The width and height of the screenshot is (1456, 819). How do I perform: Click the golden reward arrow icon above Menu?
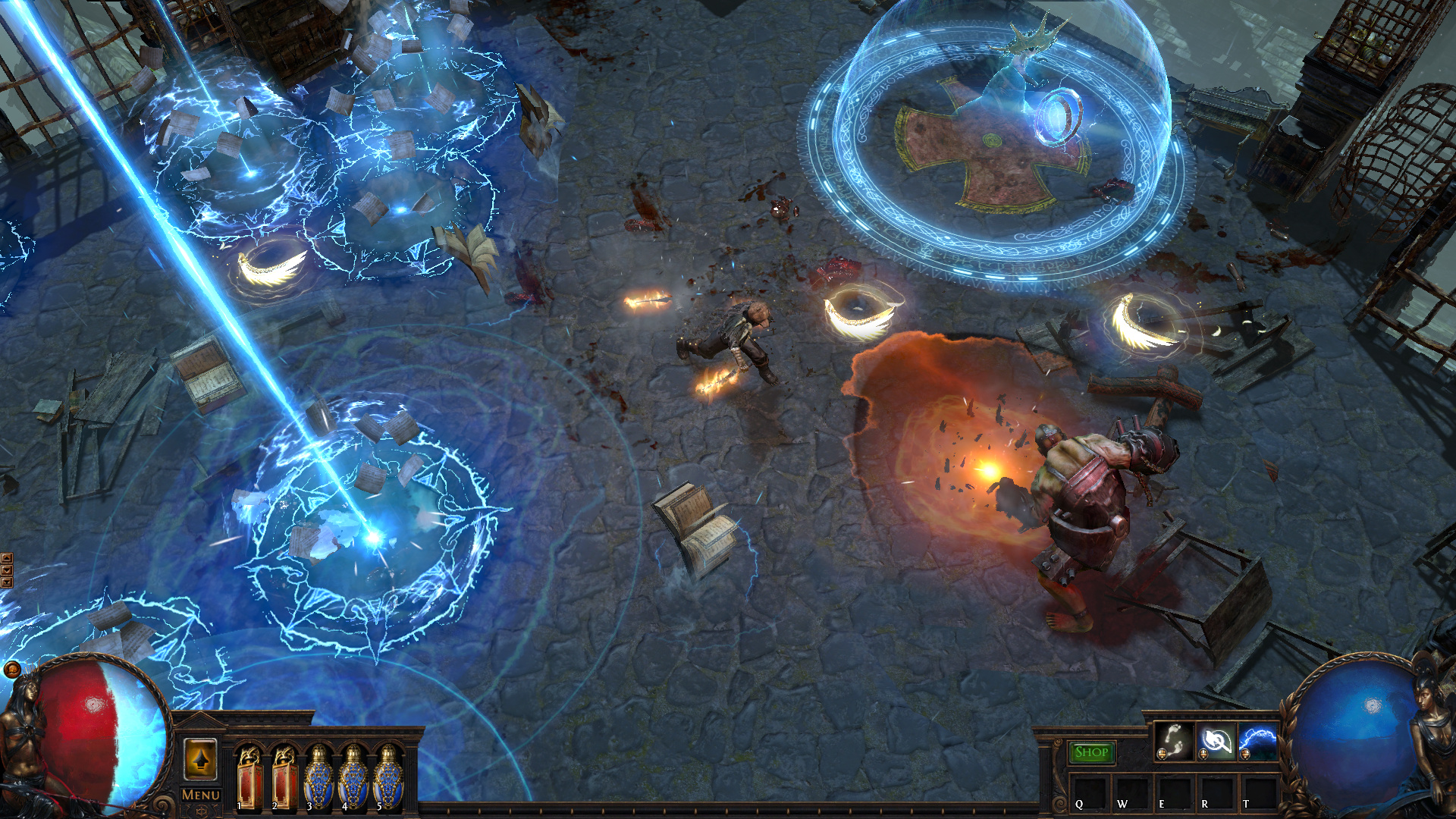tap(201, 758)
